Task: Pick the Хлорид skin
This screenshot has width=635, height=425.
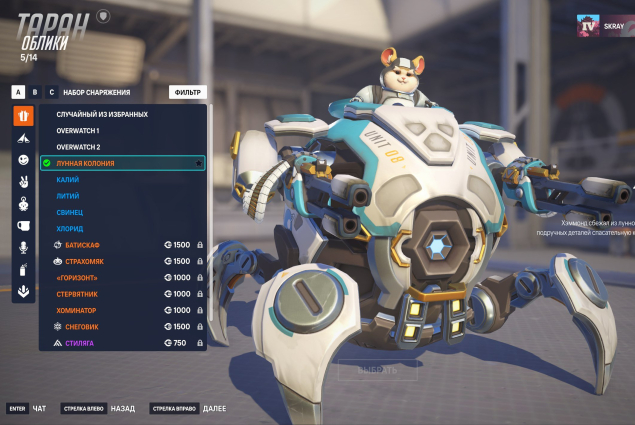Action: coord(70,229)
